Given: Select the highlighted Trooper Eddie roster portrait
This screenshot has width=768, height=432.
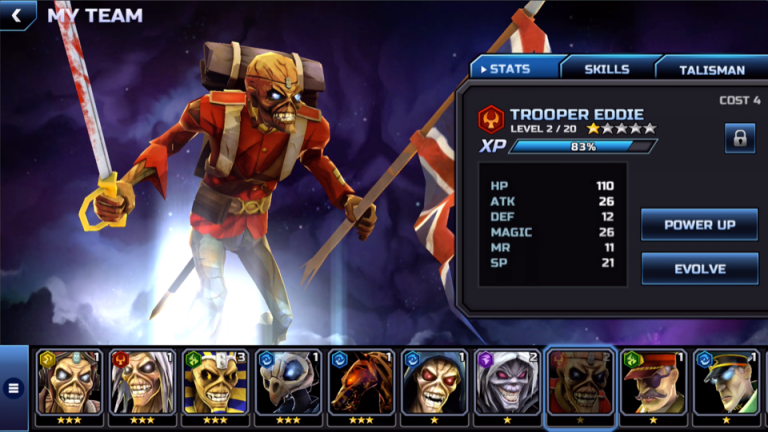Looking at the screenshot, I should [580, 384].
